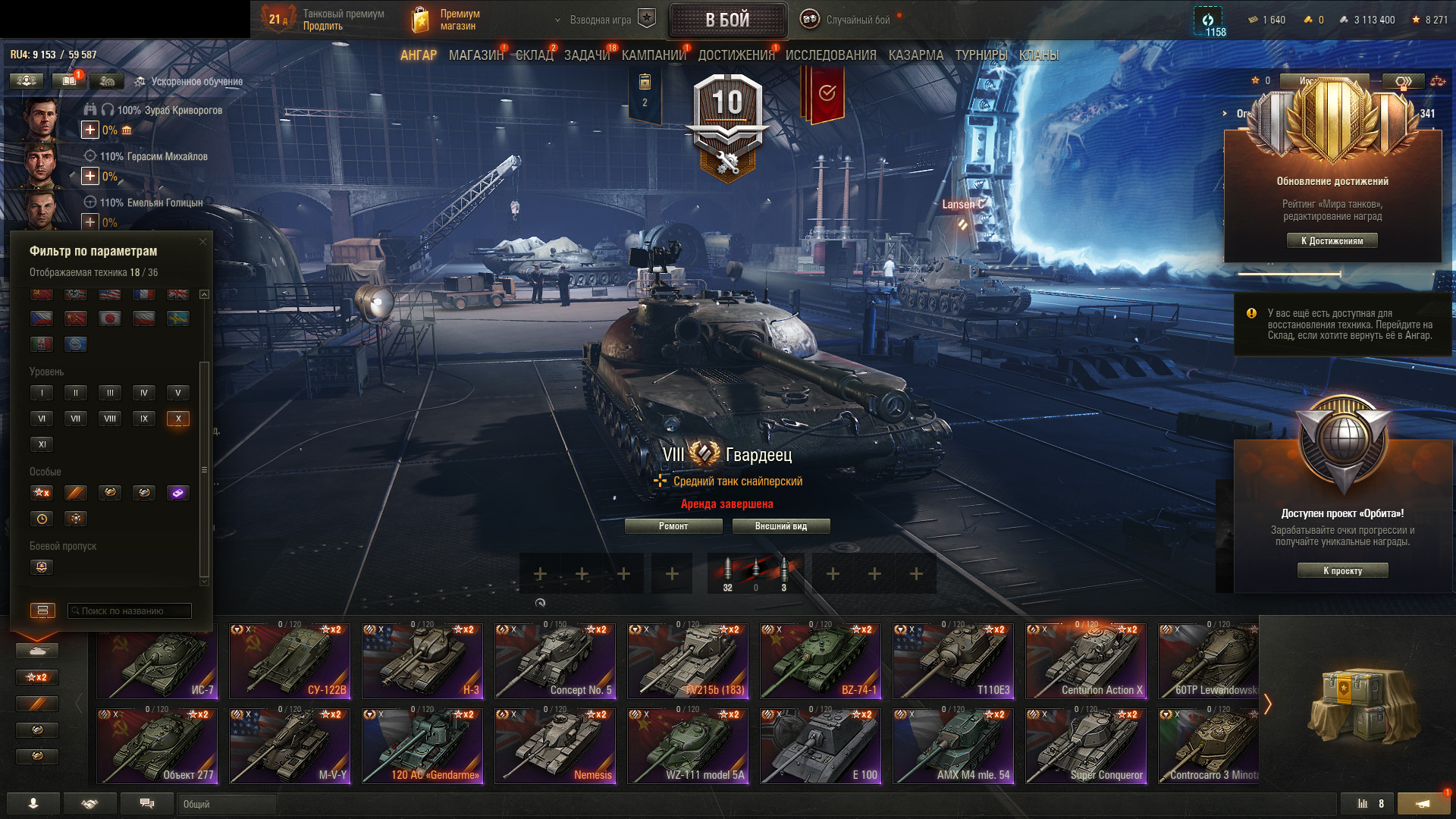
Task: Start battle with the В БОЙ button
Action: pyautogui.click(x=727, y=20)
